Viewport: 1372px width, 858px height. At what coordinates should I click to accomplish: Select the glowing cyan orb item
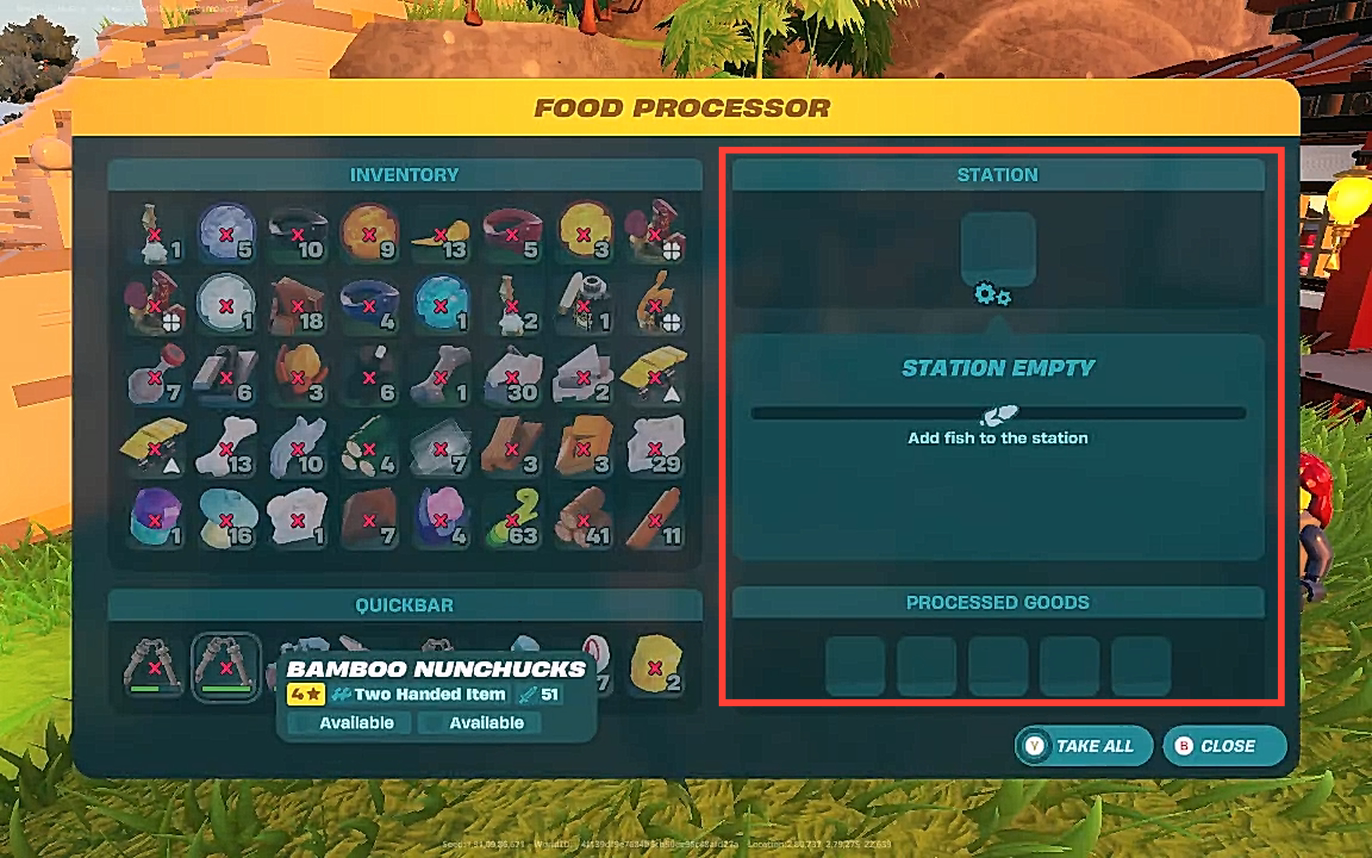(x=440, y=305)
